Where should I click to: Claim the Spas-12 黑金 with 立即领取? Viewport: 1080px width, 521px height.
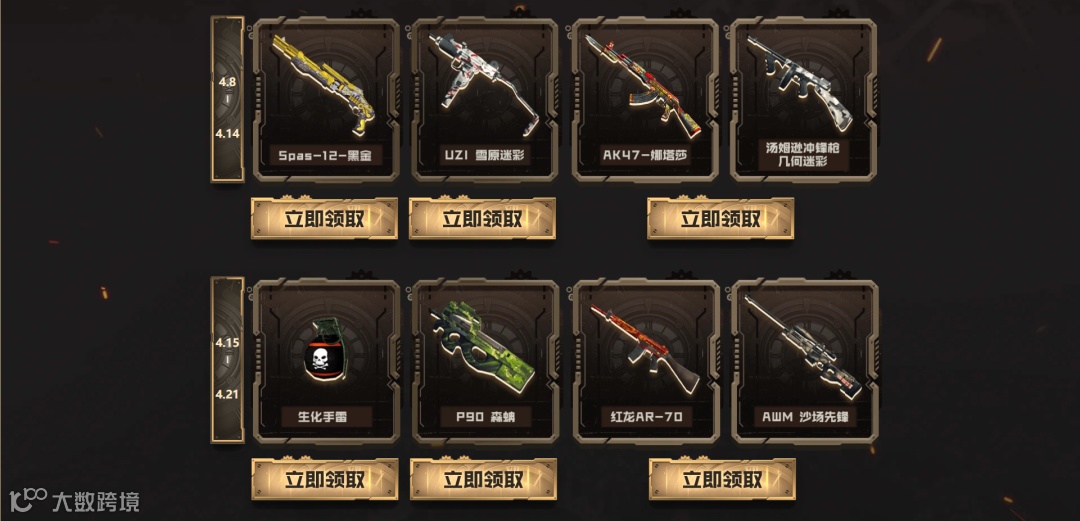tap(324, 219)
